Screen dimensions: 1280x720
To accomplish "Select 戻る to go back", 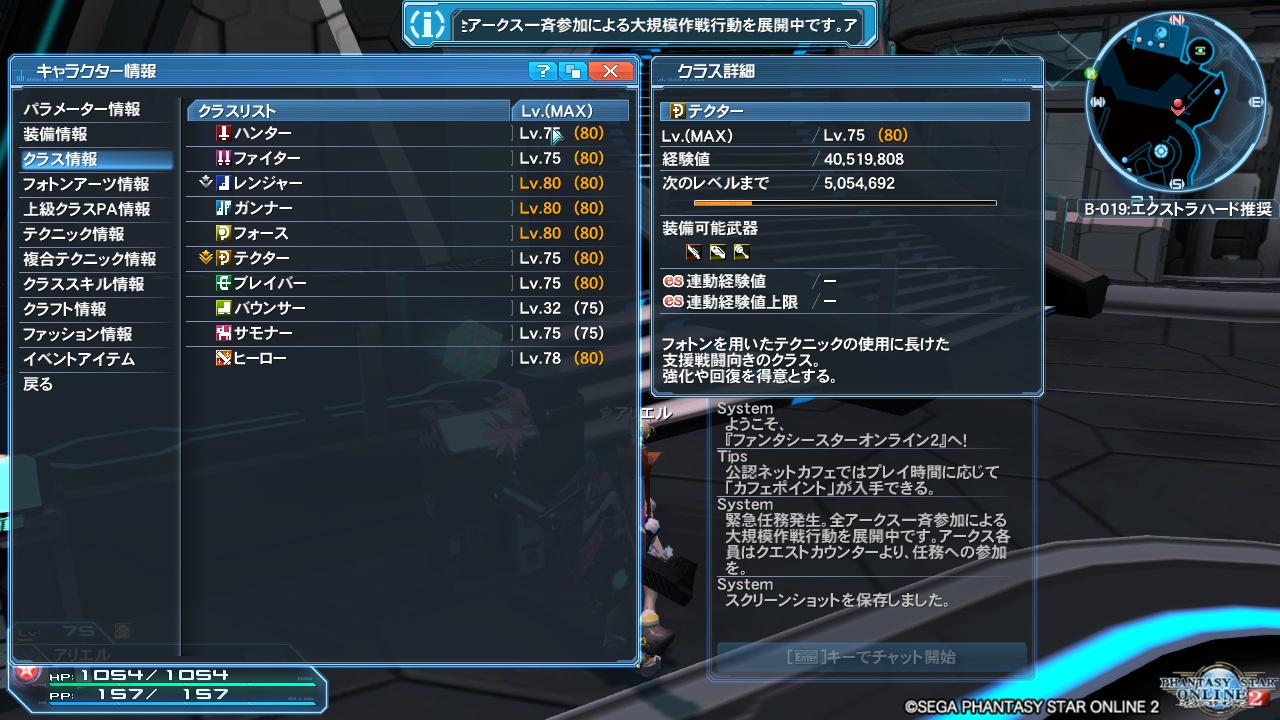I will [x=39, y=384].
